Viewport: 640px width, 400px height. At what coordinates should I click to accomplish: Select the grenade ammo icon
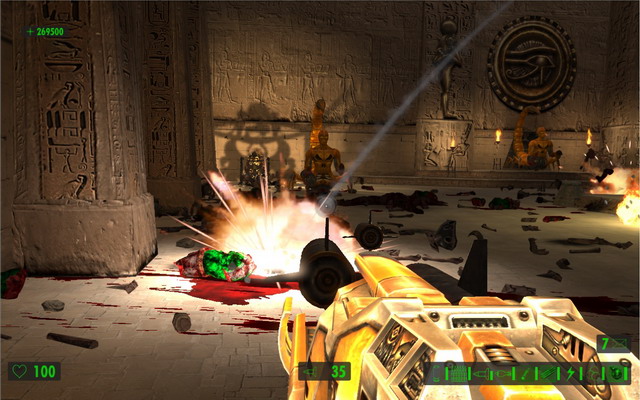pyautogui.click(x=502, y=374)
